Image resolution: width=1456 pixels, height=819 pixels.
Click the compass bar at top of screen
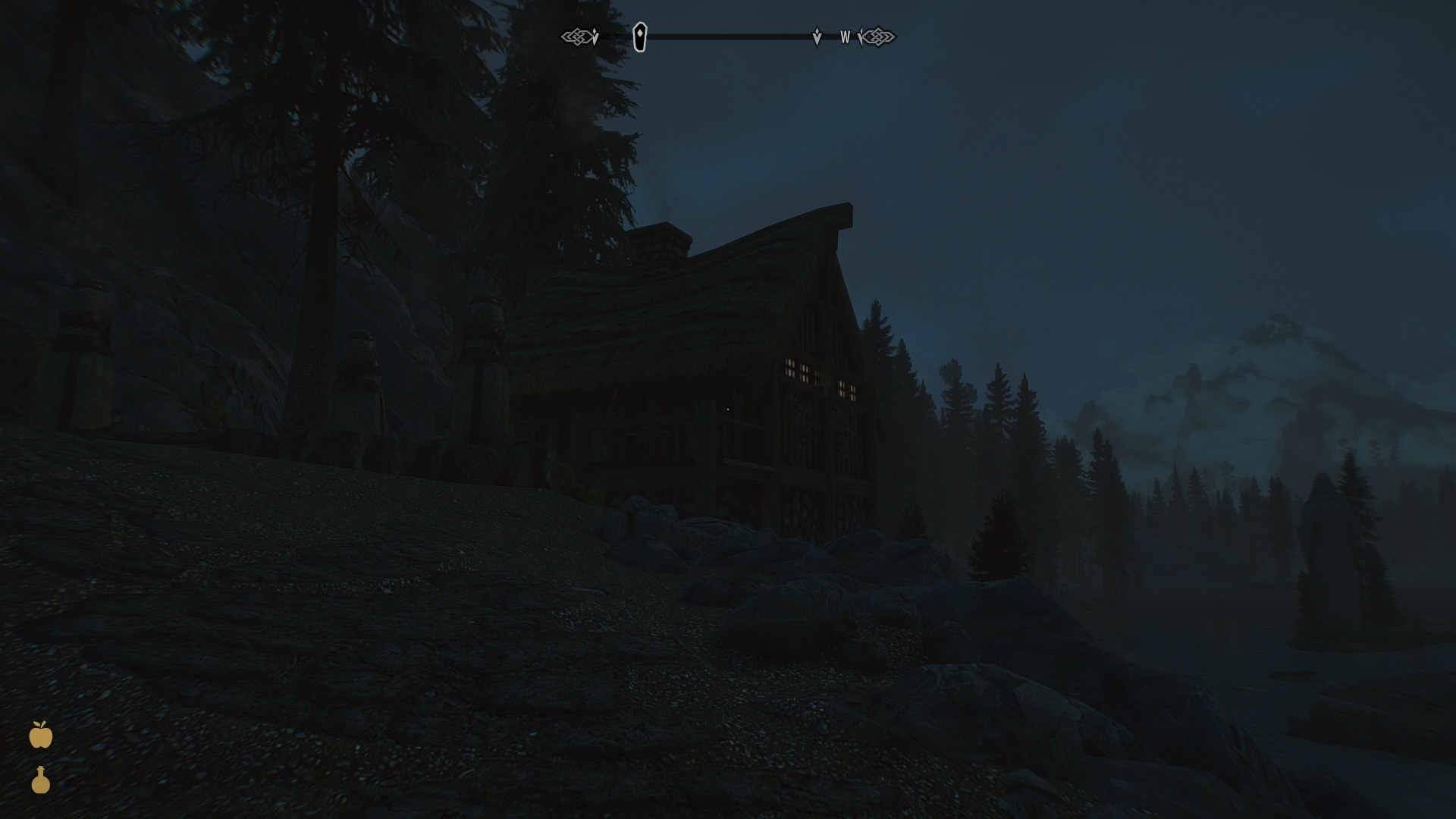(x=728, y=35)
